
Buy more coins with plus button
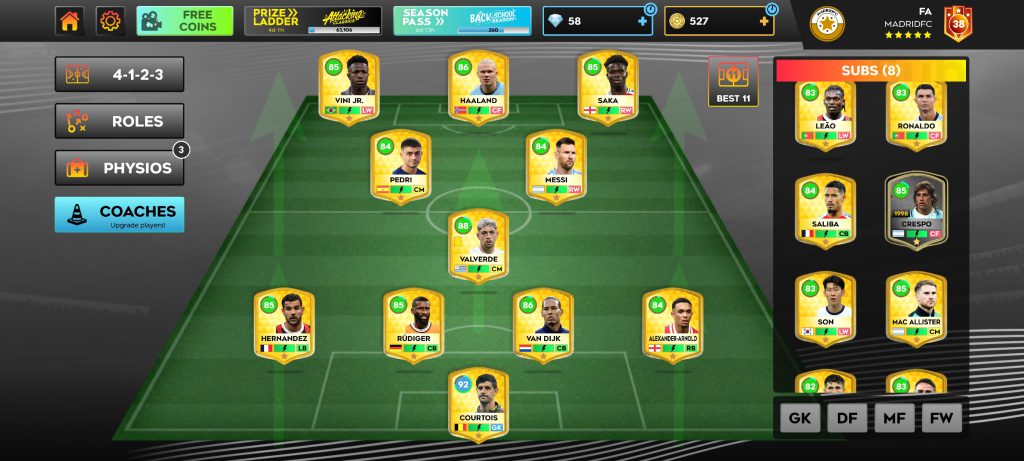click(x=763, y=21)
